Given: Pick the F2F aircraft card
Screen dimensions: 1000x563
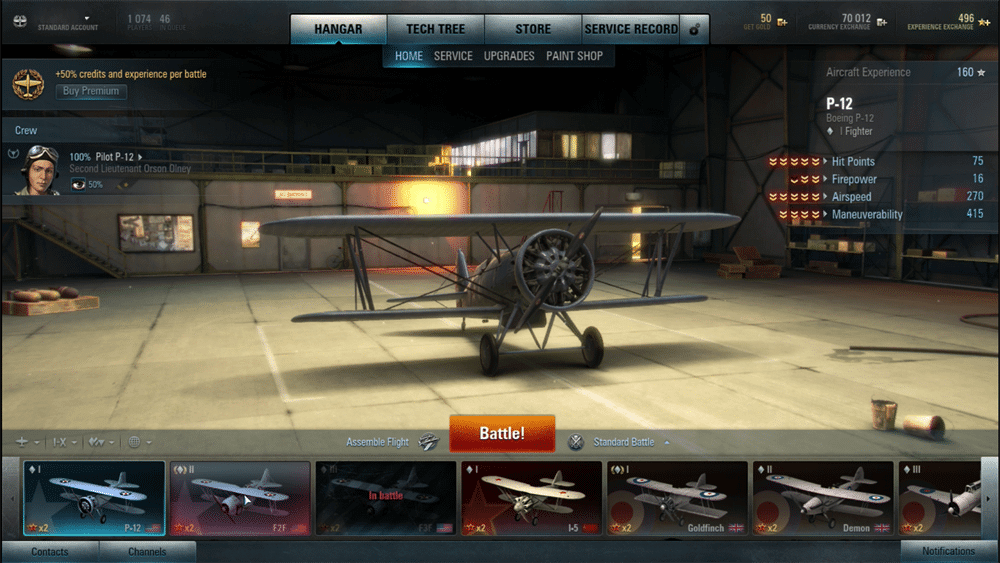Looking at the screenshot, I should point(239,498).
